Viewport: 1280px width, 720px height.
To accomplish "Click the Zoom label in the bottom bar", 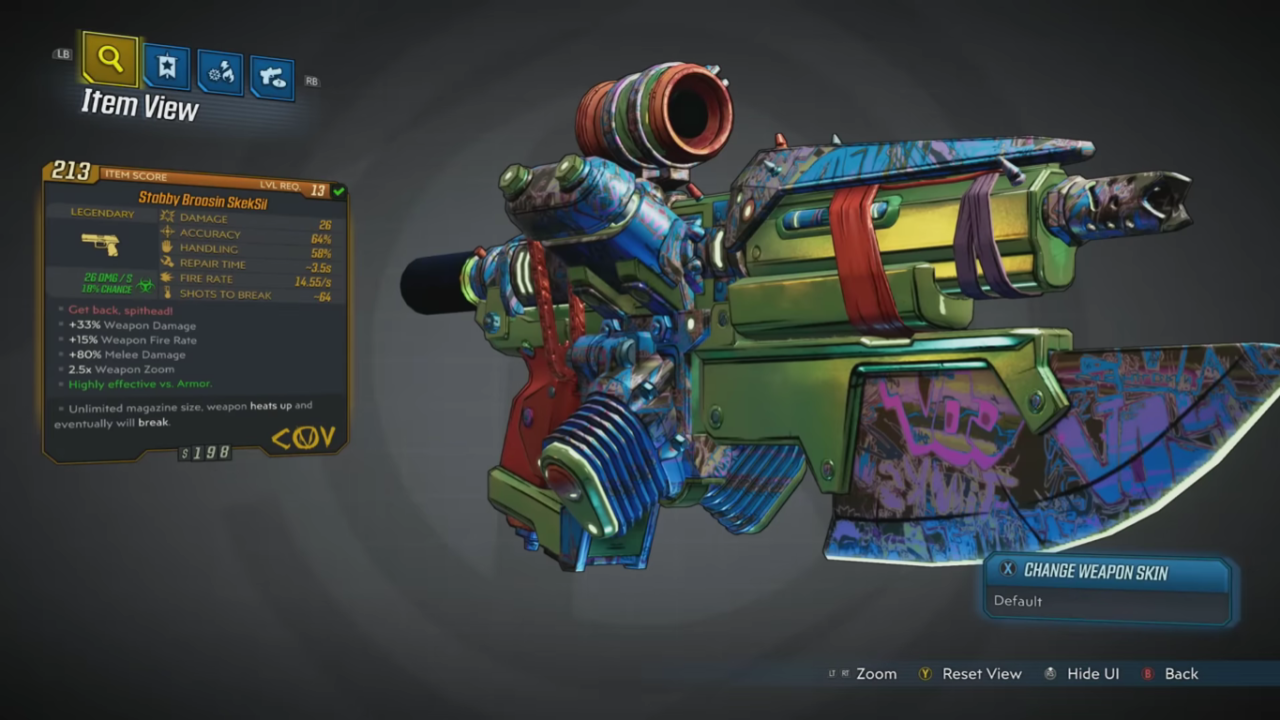I will (x=876, y=674).
